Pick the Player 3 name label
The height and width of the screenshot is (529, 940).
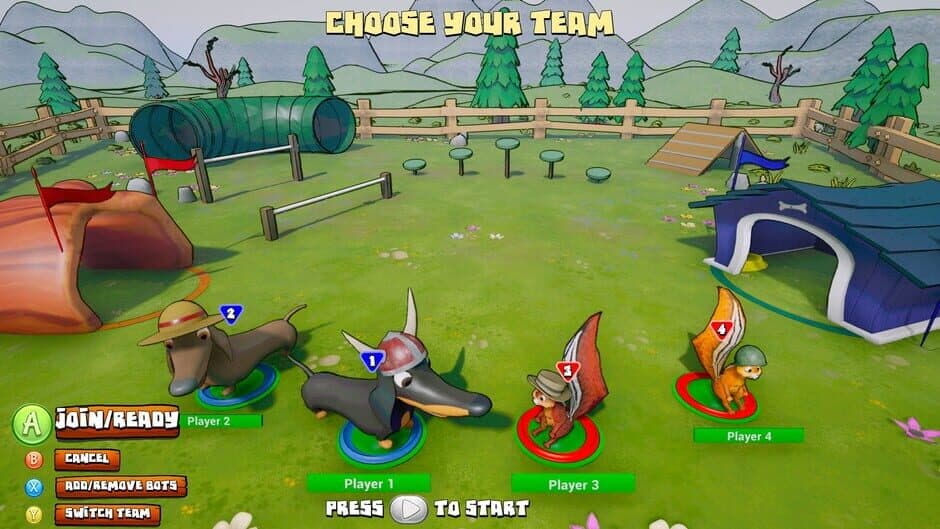573,485
